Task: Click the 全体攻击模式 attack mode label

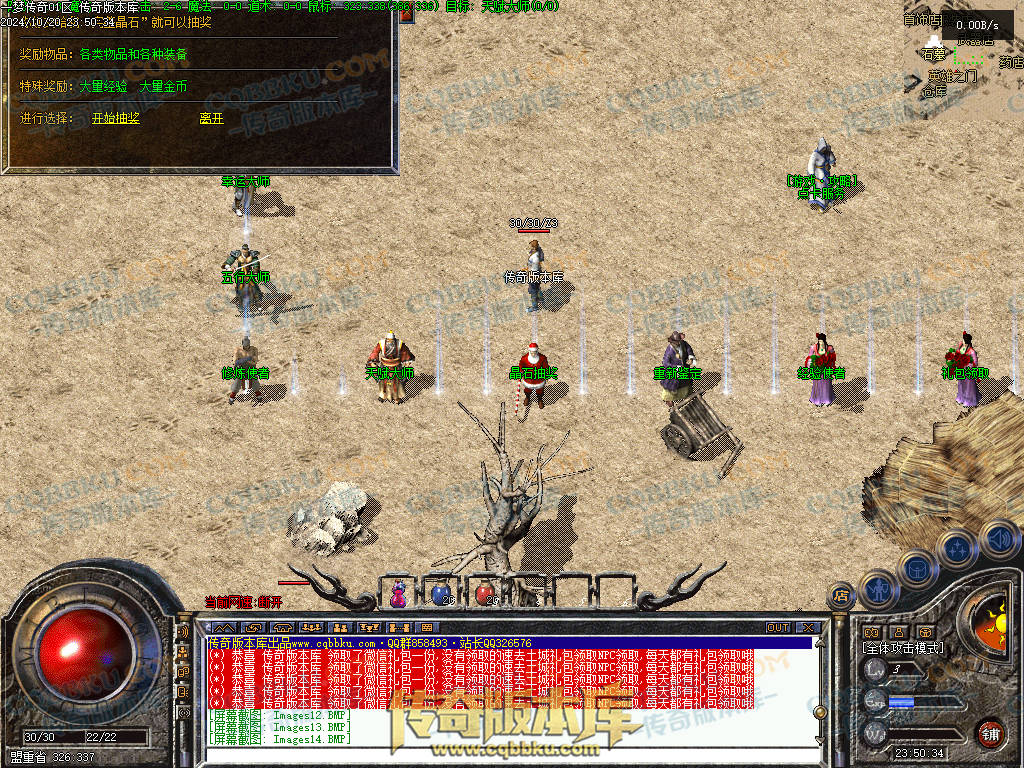Action: click(902, 648)
